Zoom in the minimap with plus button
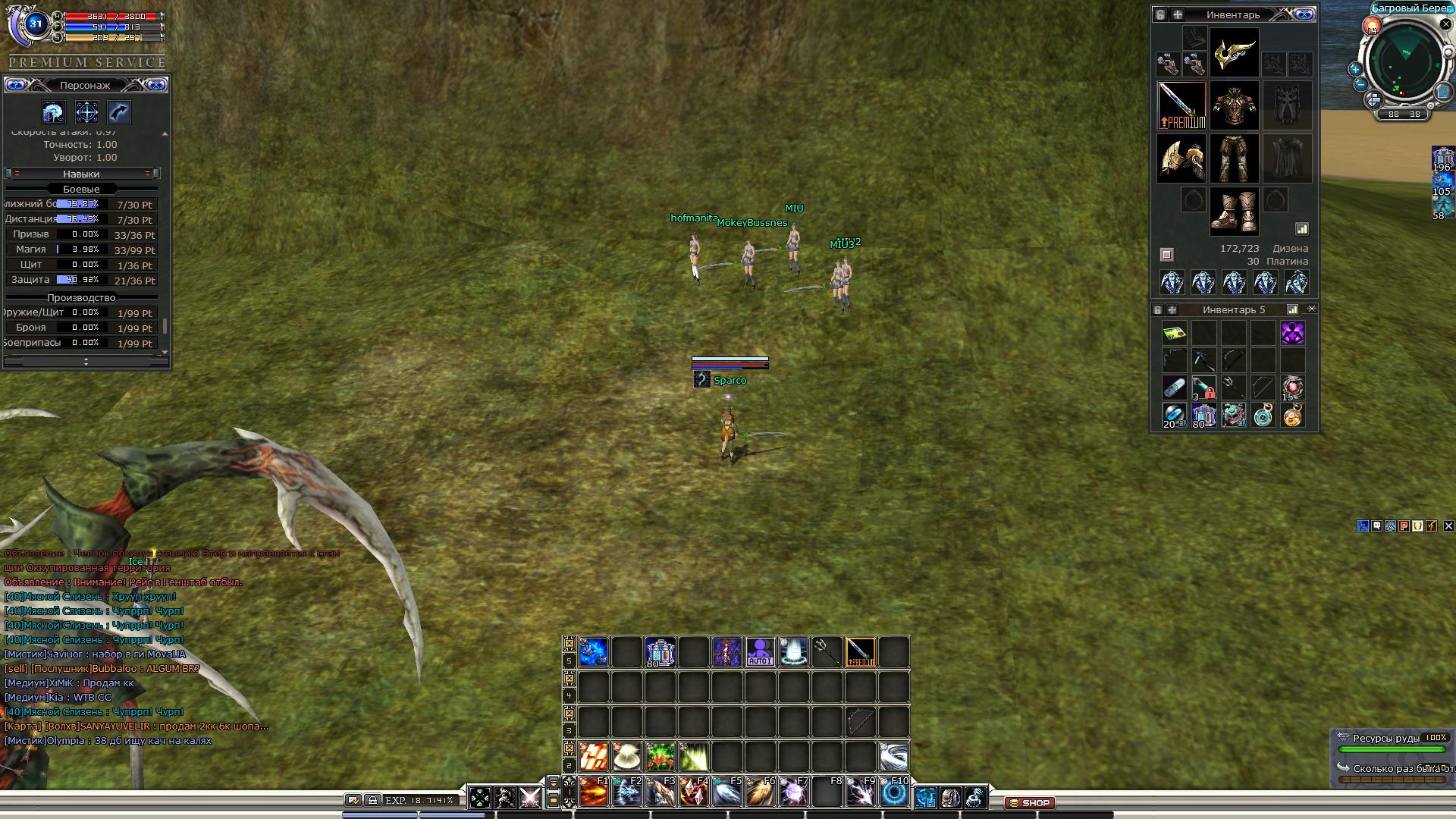The image size is (1456, 819). [1355, 69]
